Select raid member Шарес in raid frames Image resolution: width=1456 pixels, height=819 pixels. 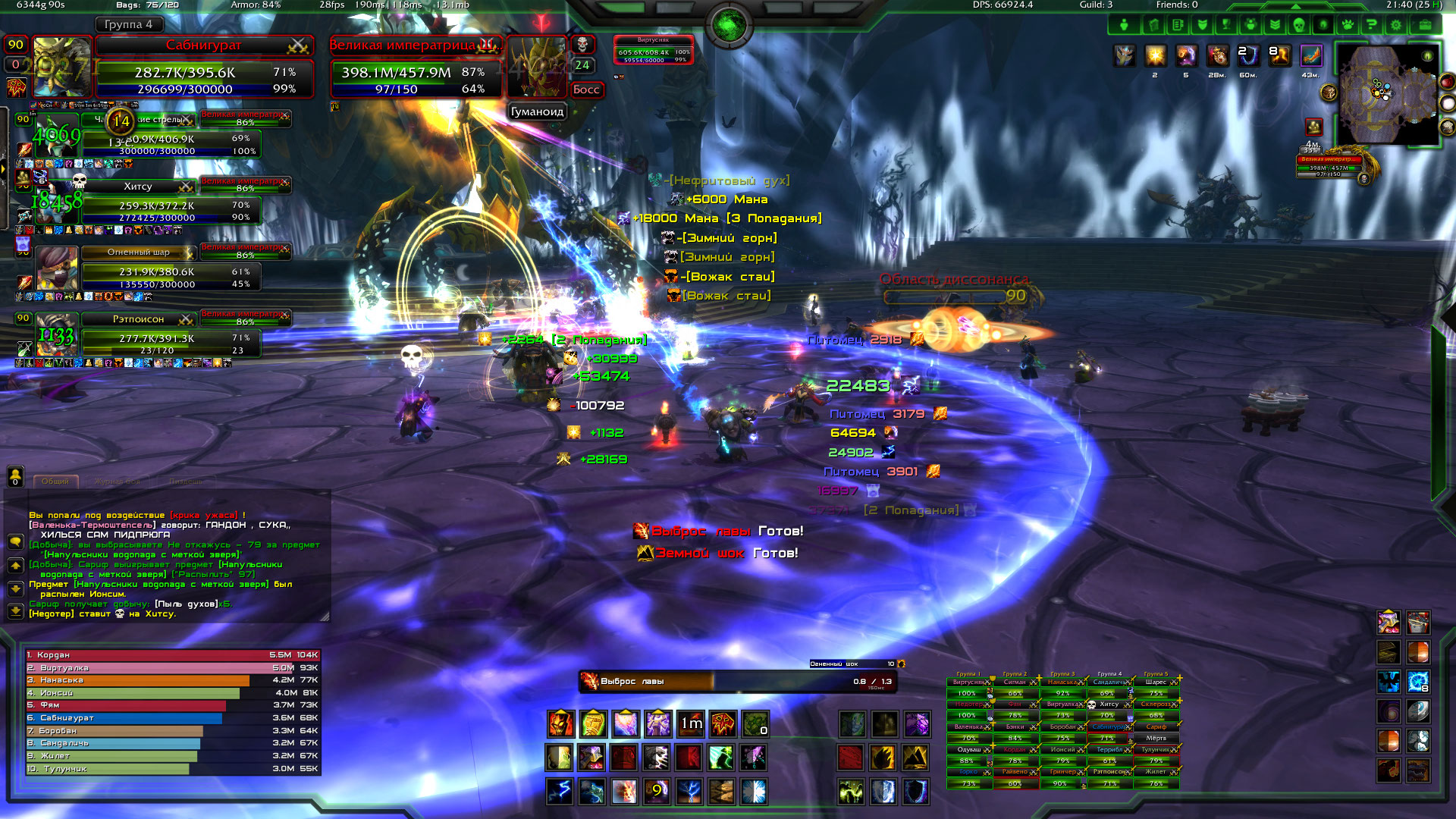1156,682
